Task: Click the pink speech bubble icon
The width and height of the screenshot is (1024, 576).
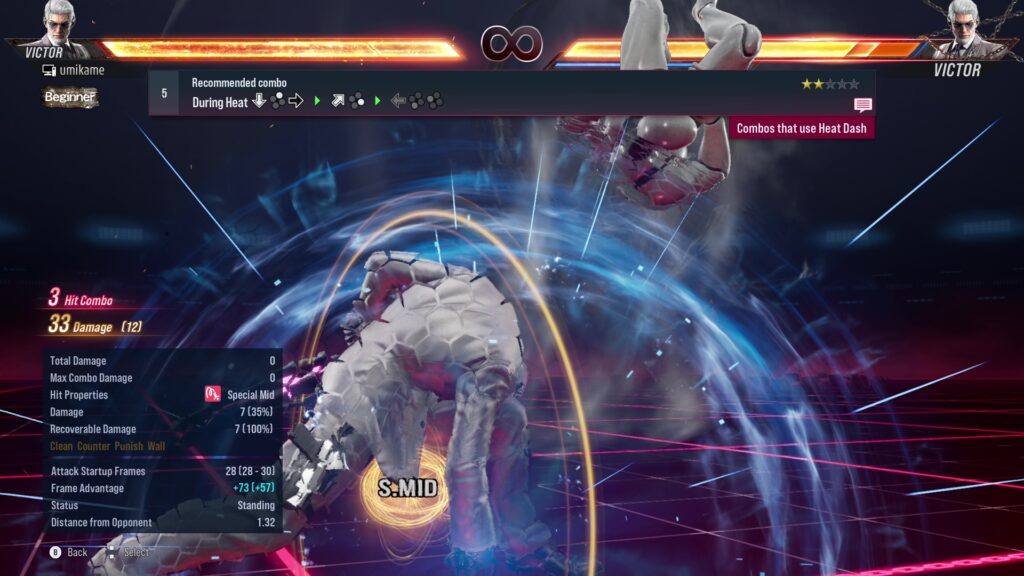Action: 862,105
